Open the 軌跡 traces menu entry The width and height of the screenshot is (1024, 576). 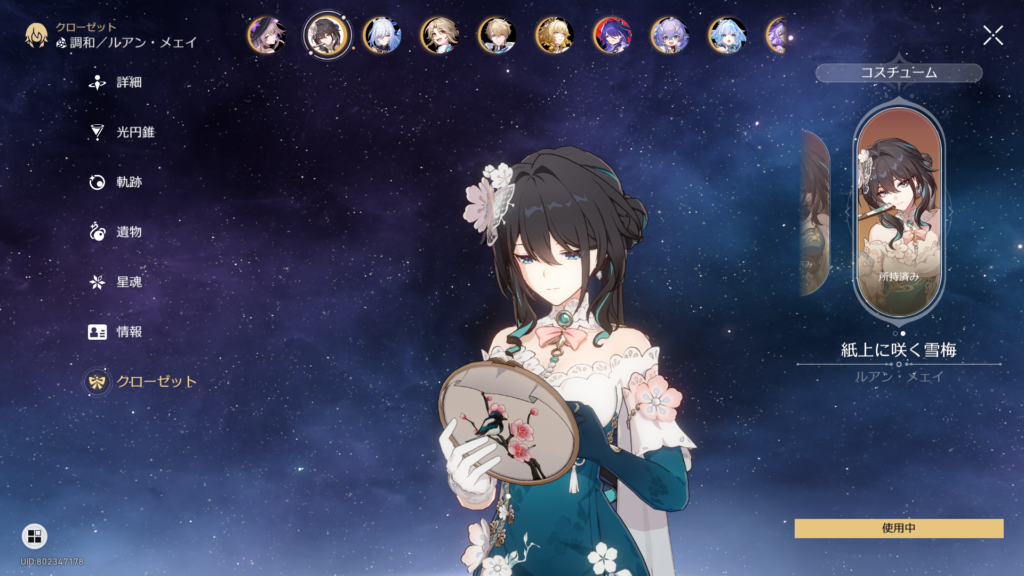click(128, 182)
